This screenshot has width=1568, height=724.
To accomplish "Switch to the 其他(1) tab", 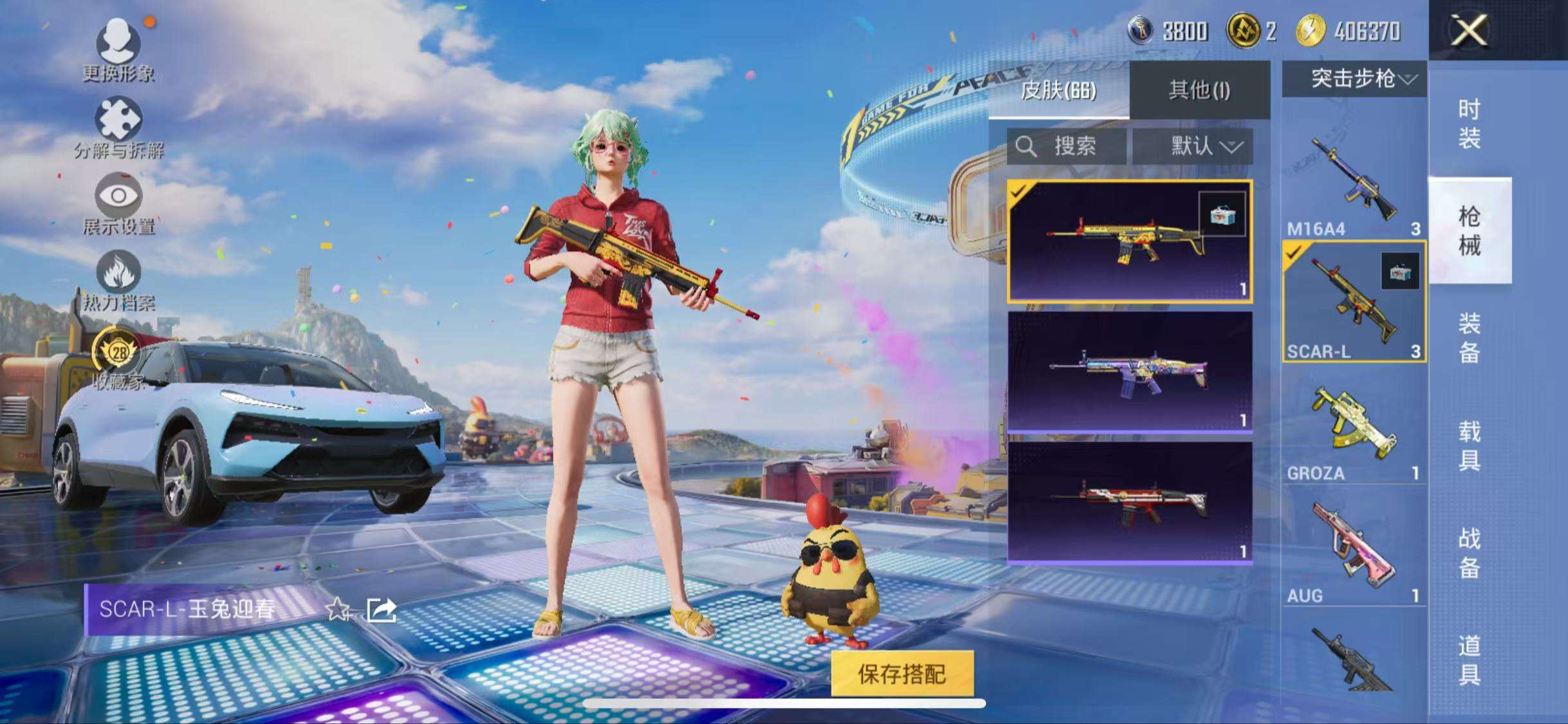I will [1199, 90].
